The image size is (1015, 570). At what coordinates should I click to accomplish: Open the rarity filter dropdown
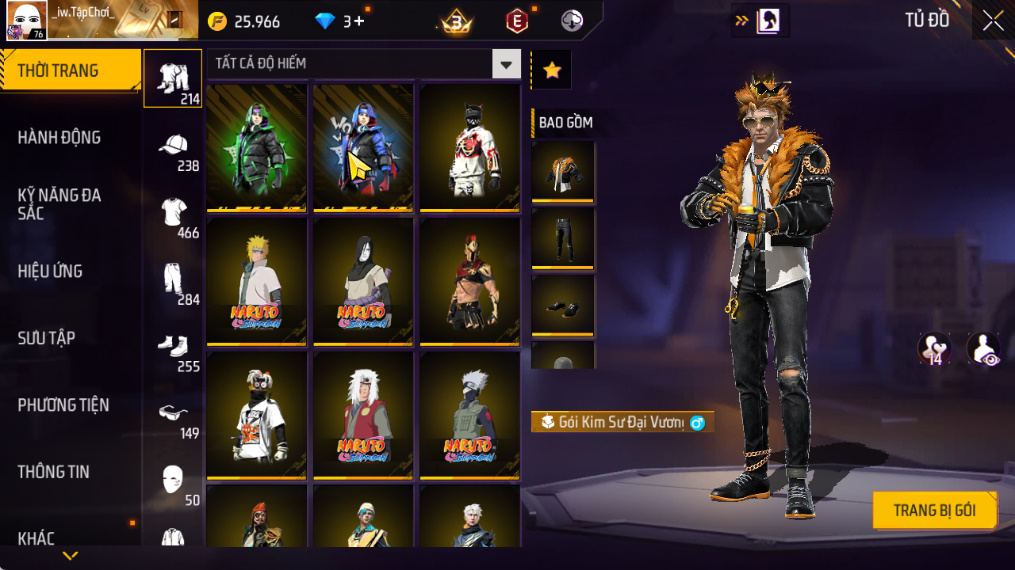click(x=506, y=65)
